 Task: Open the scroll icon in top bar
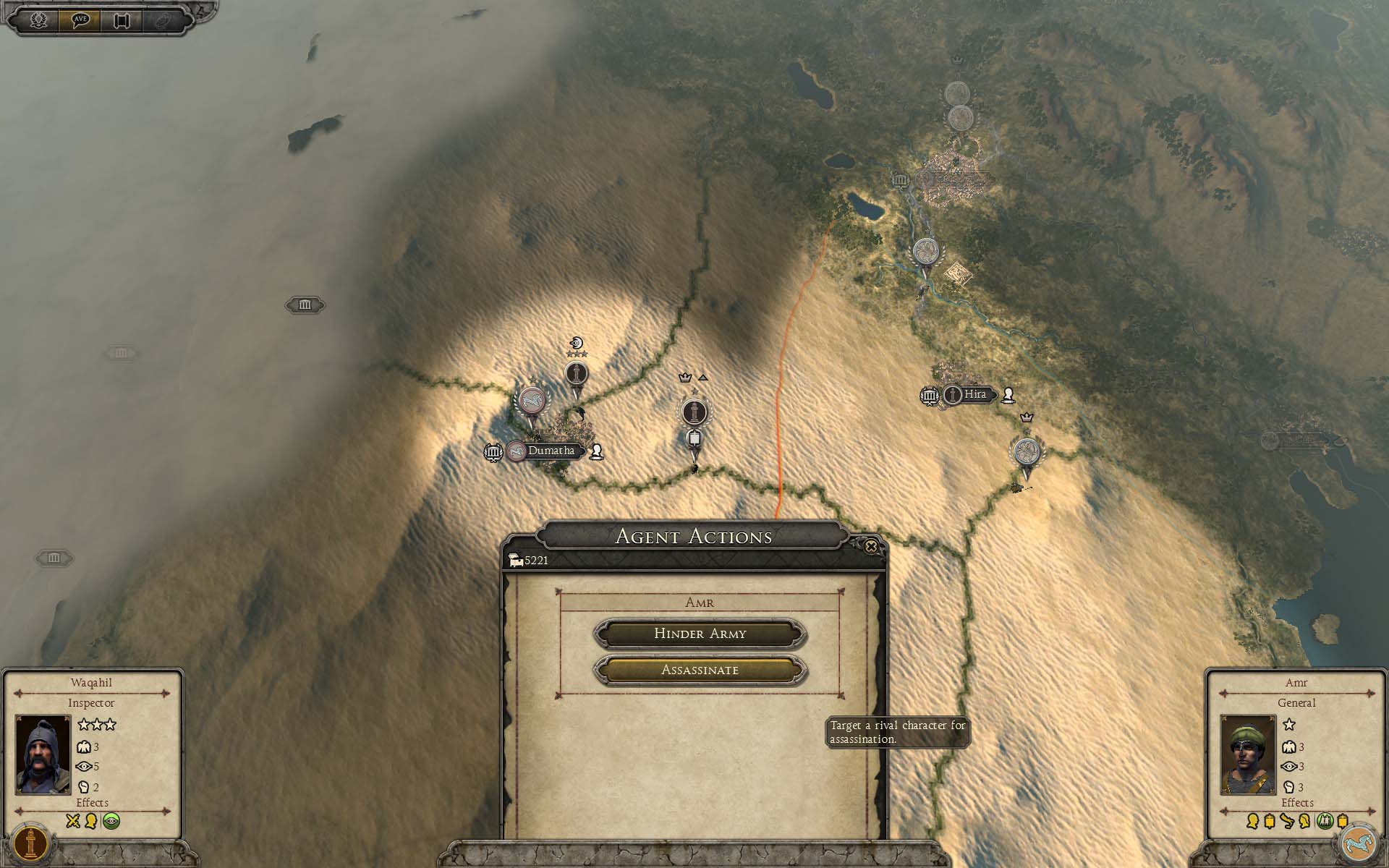point(121,20)
